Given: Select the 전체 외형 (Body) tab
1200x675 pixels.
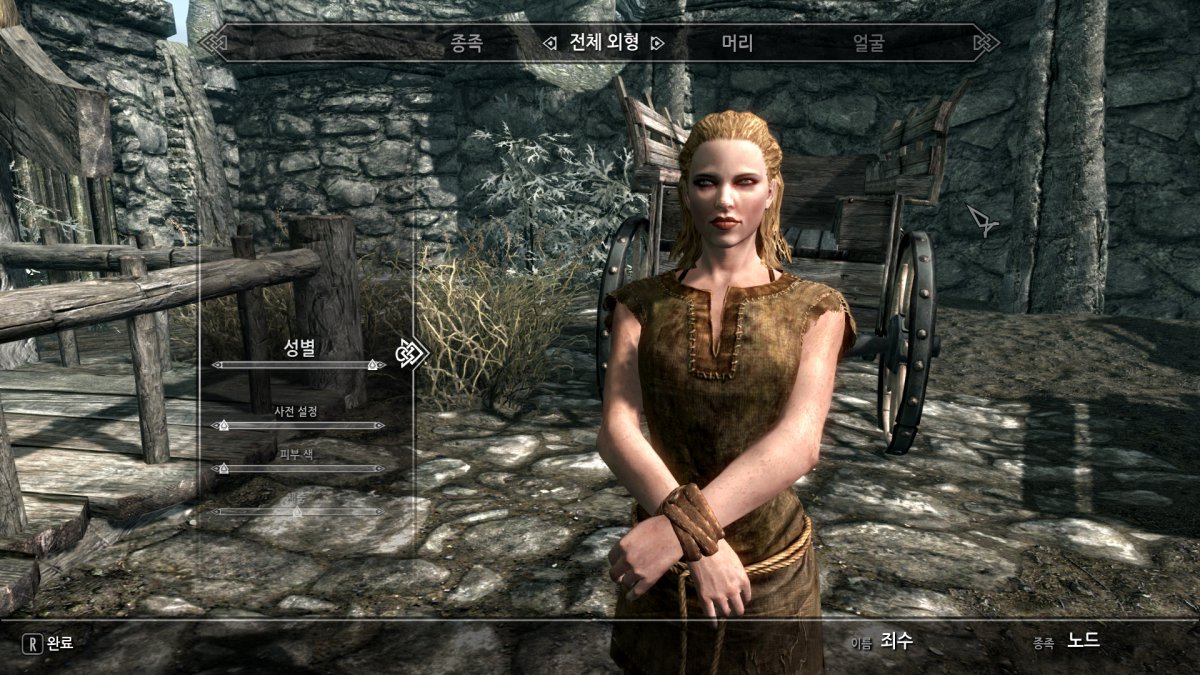Looking at the screenshot, I should pos(601,44).
